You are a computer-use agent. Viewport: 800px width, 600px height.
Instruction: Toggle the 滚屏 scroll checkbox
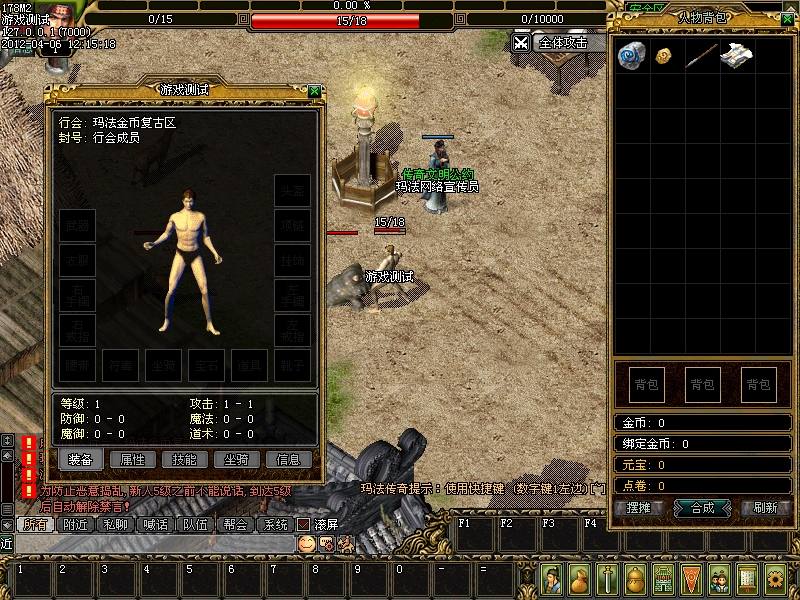(x=303, y=524)
